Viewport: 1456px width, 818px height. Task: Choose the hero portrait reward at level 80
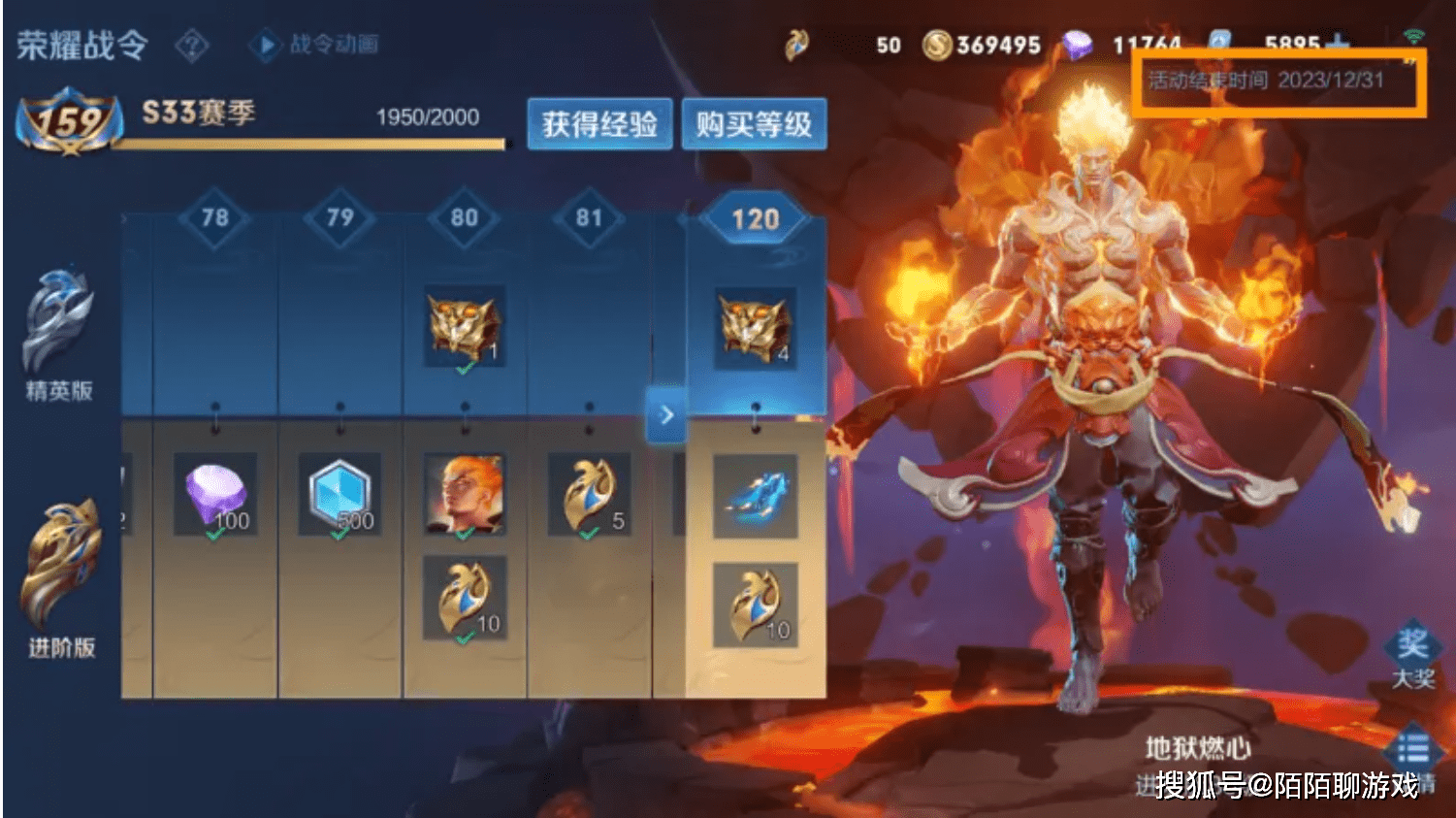[465, 494]
